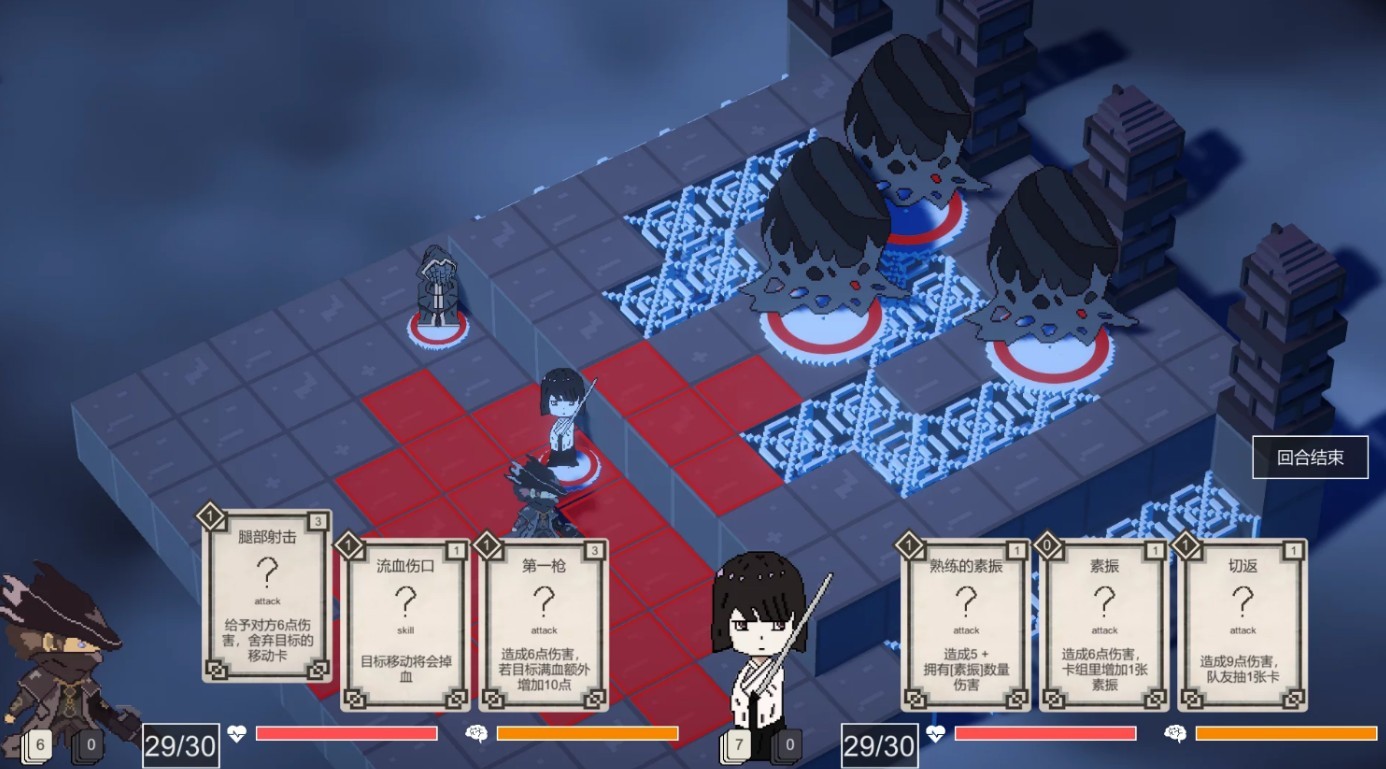
Task: Play the 第一枪 attack card
Action: (543, 622)
